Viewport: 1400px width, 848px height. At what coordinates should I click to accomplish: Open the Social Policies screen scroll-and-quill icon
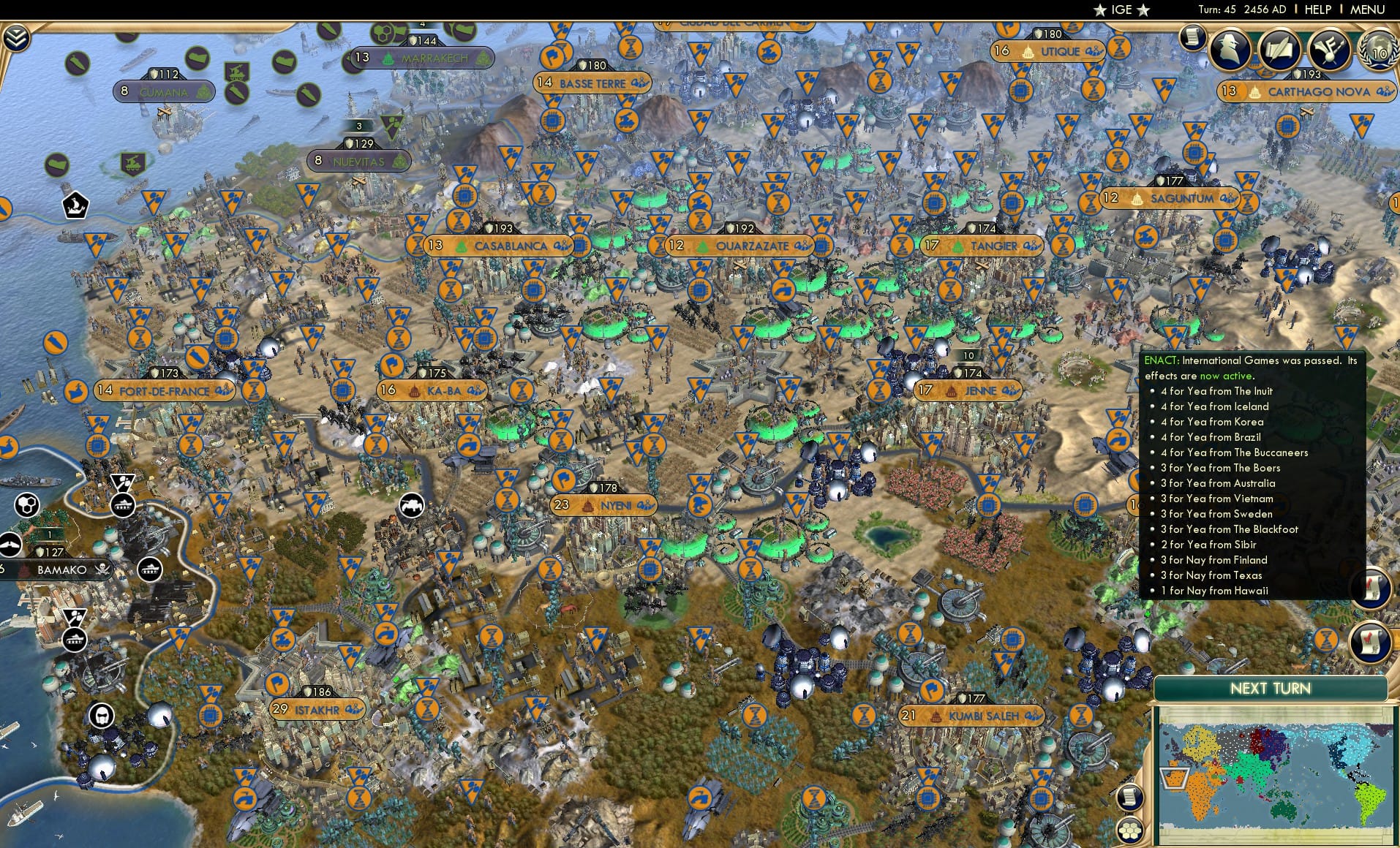click(1280, 50)
